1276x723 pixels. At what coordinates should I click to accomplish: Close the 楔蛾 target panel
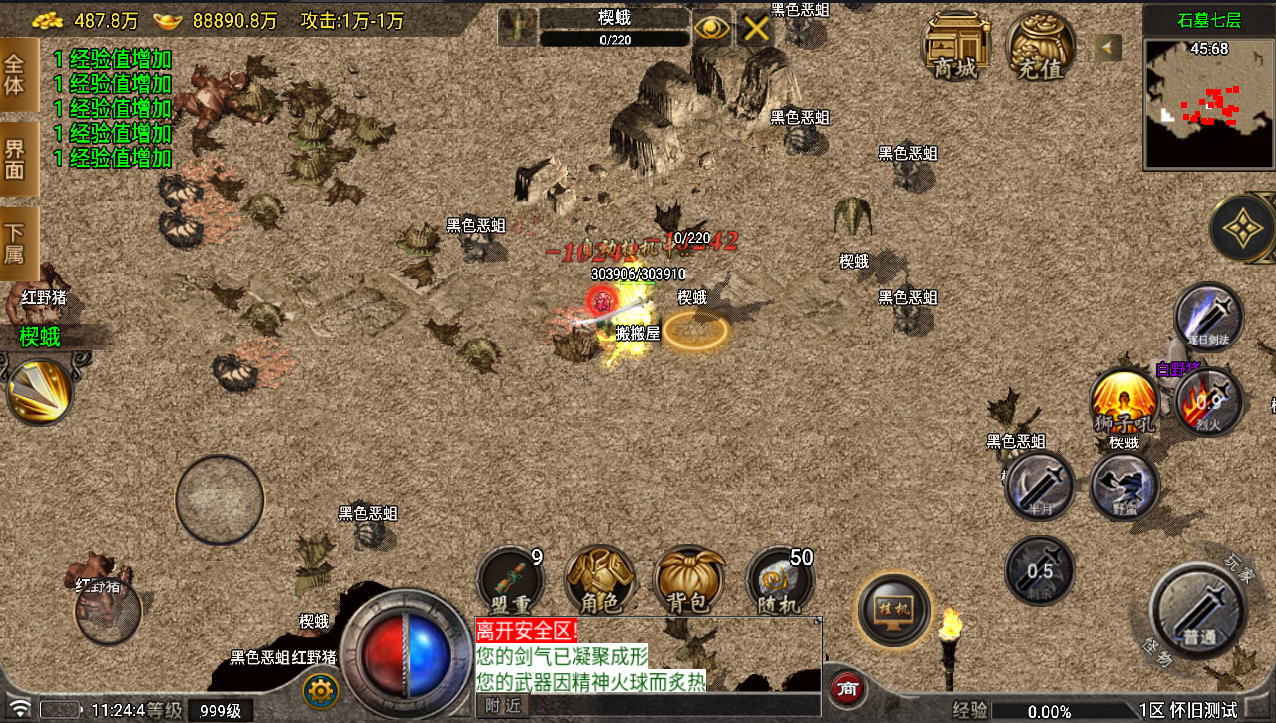[x=756, y=28]
